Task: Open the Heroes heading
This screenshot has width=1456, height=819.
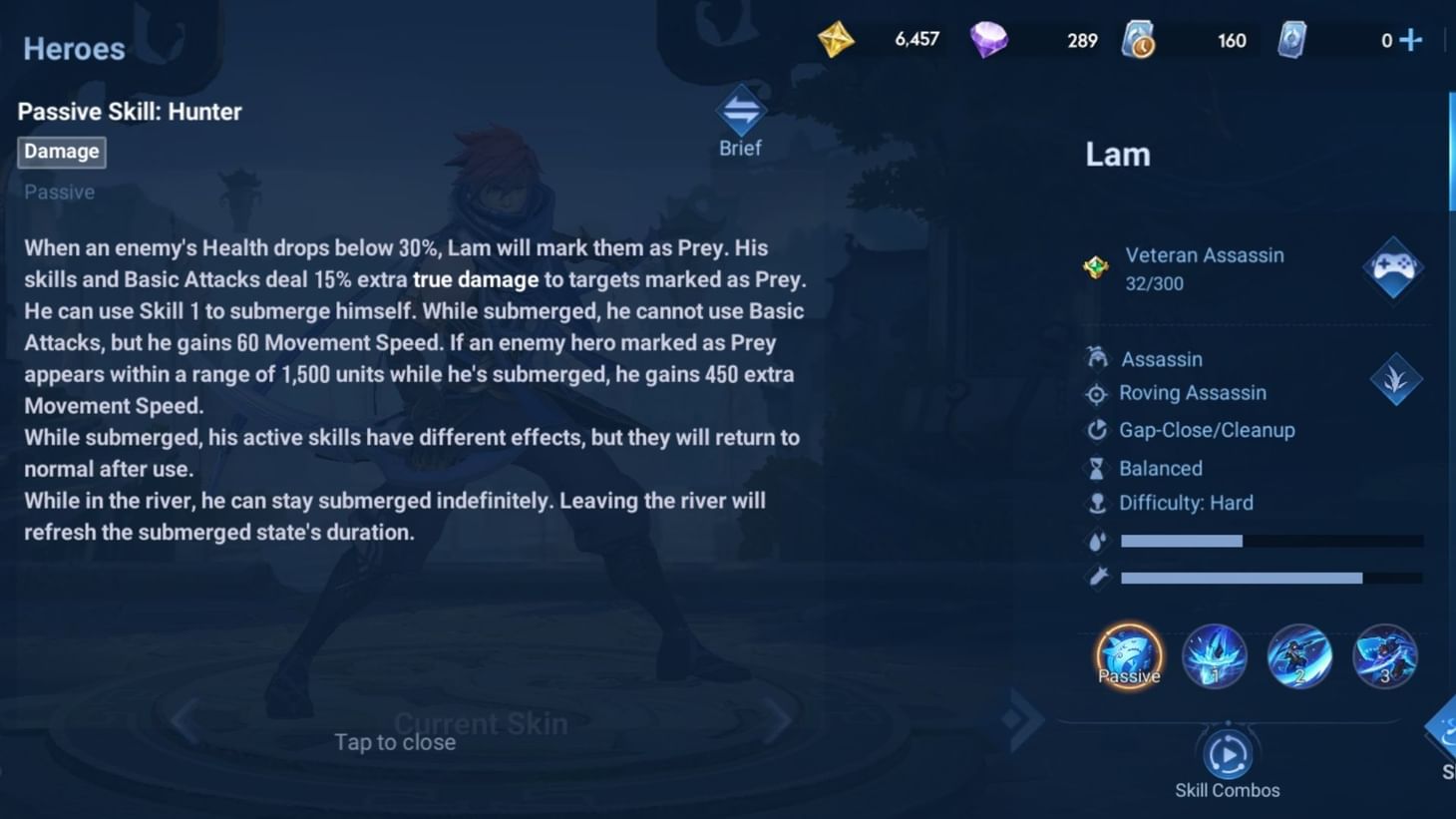Action: [74, 48]
